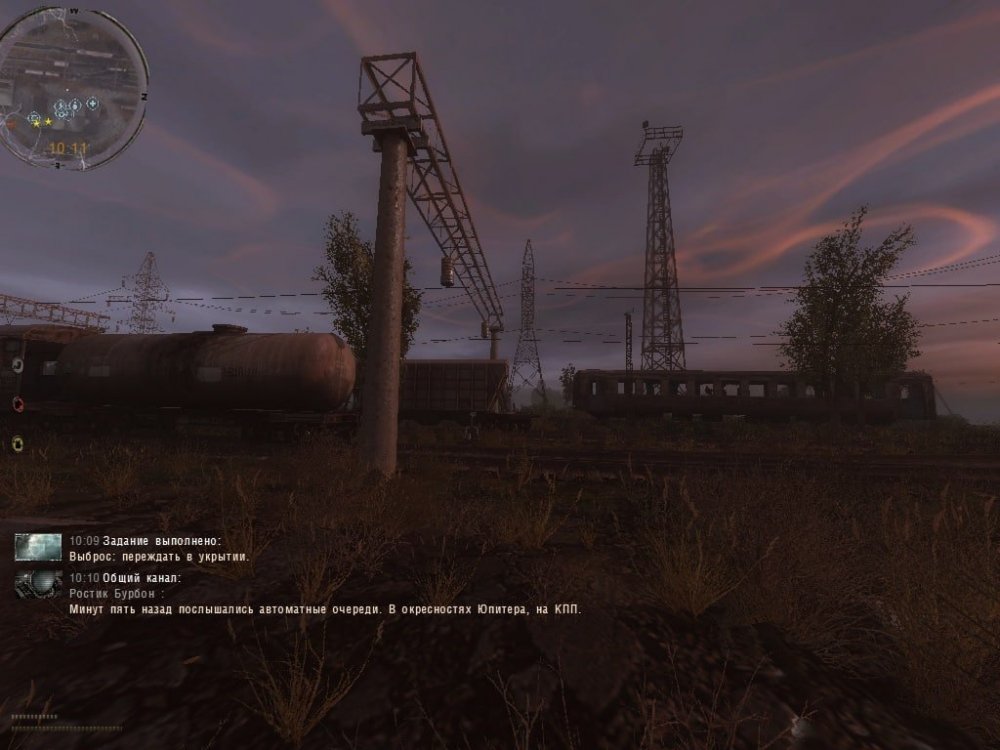
Task: Select the Общий канал message from Ростик Бурбон
Action: [x=325, y=608]
